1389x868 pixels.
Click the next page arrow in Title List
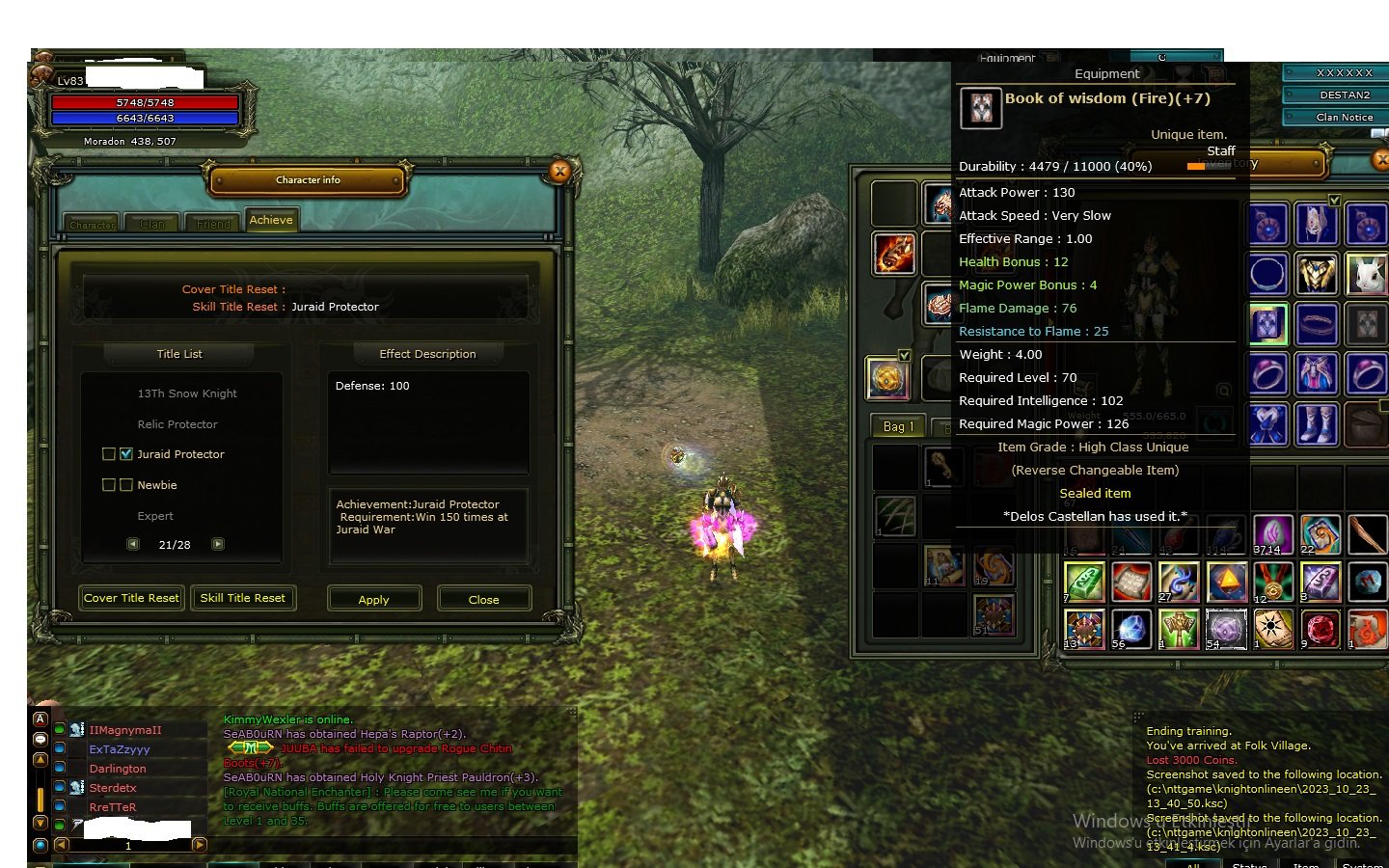pos(218,544)
